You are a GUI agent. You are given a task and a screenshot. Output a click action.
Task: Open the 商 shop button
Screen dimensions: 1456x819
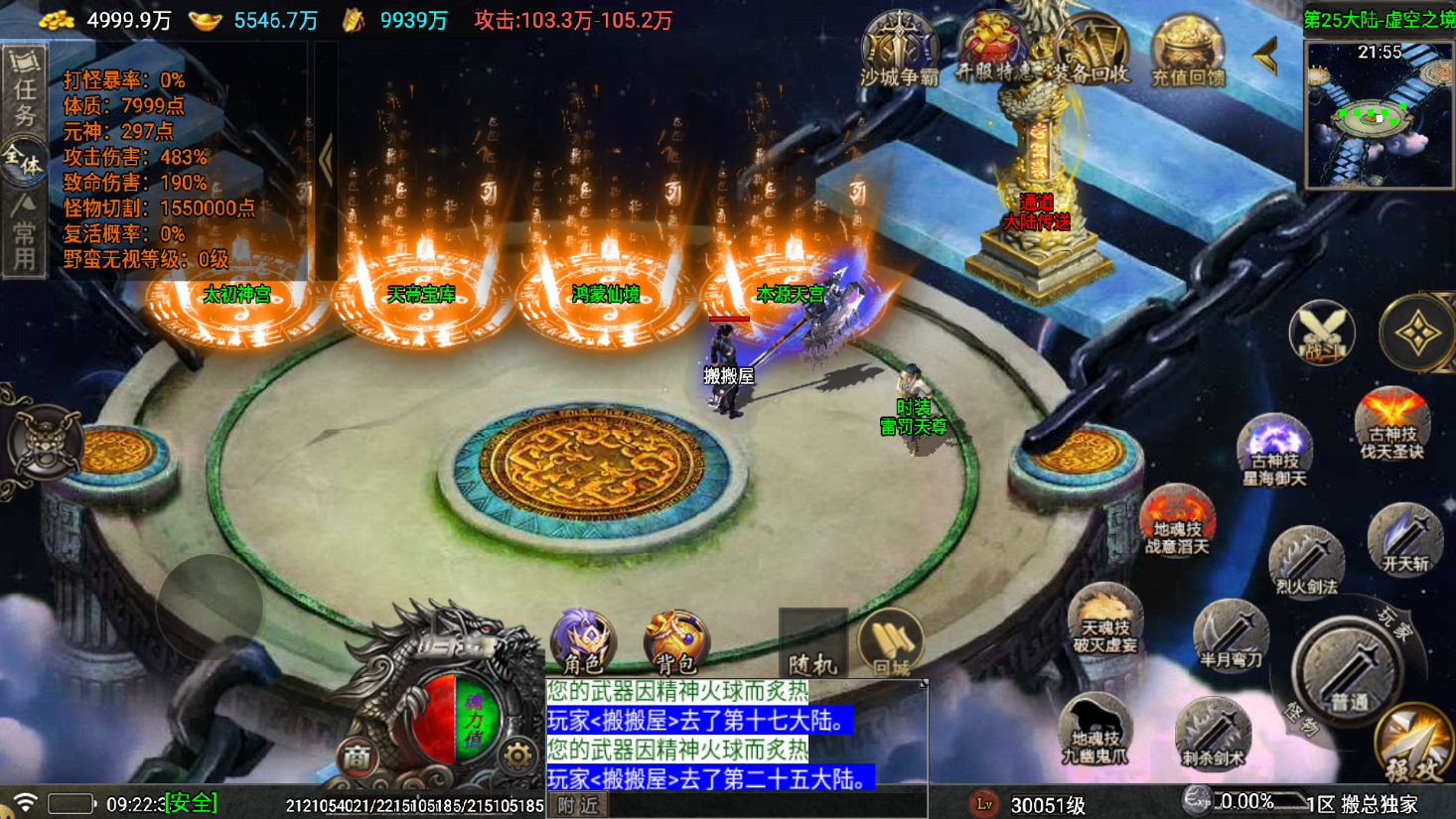(357, 757)
